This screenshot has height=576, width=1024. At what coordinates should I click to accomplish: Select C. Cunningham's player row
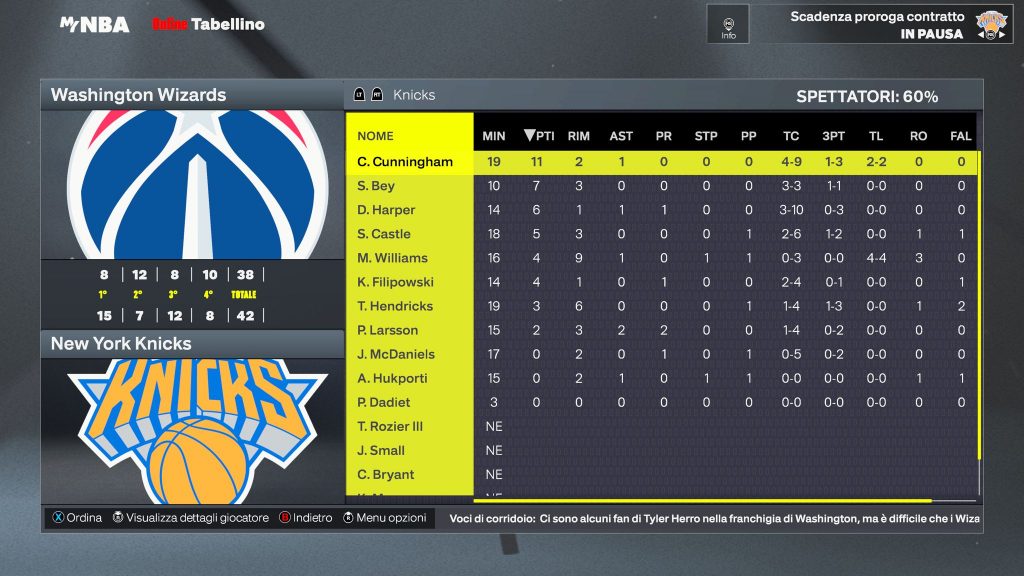405,162
